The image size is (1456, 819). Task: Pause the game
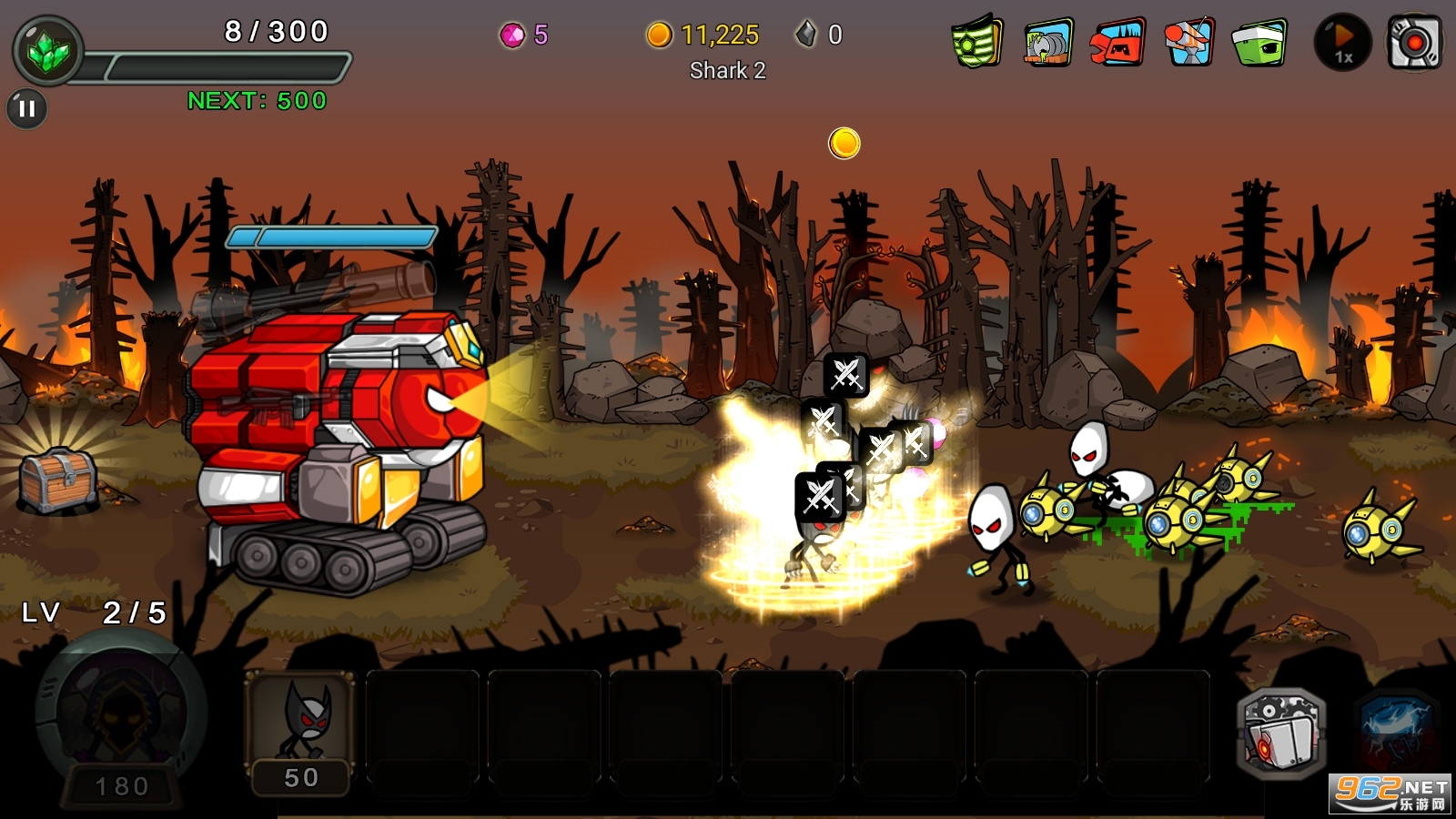(27, 109)
